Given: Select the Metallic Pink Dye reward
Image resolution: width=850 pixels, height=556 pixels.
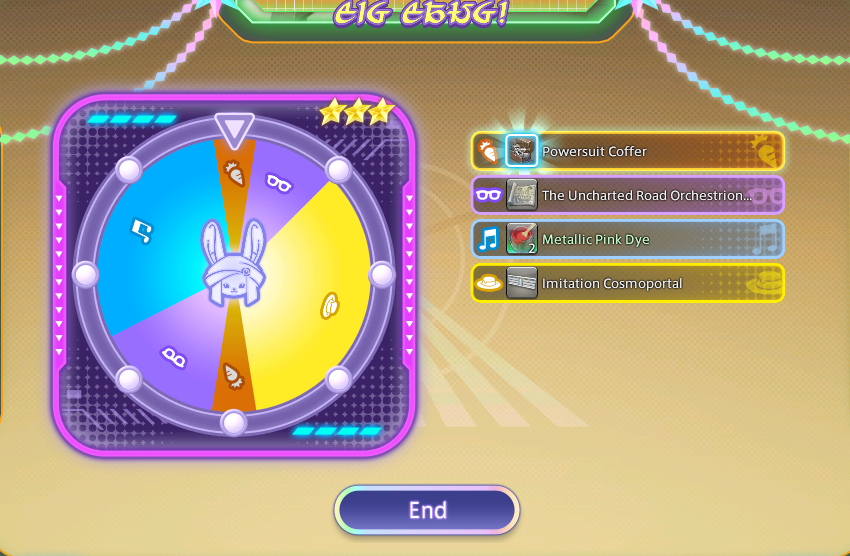Looking at the screenshot, I should tap(628, 240).
